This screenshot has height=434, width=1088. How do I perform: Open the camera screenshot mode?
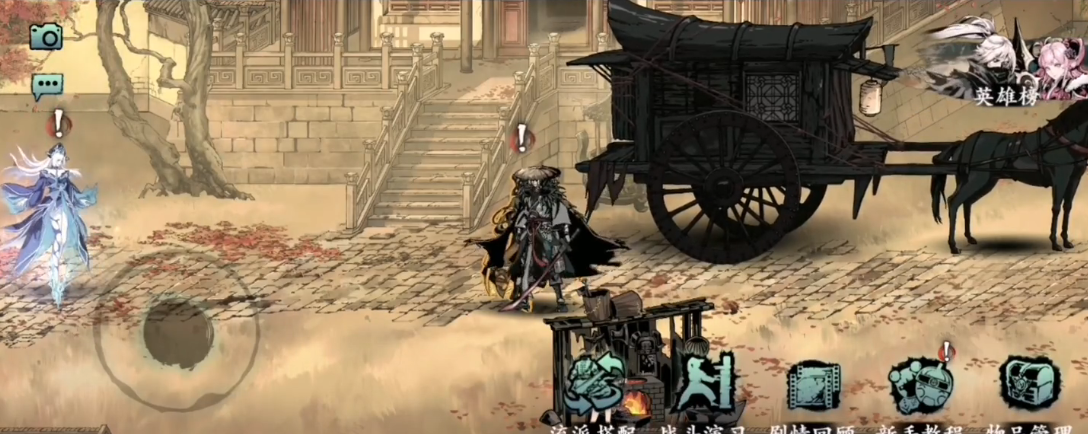(46, 37)
